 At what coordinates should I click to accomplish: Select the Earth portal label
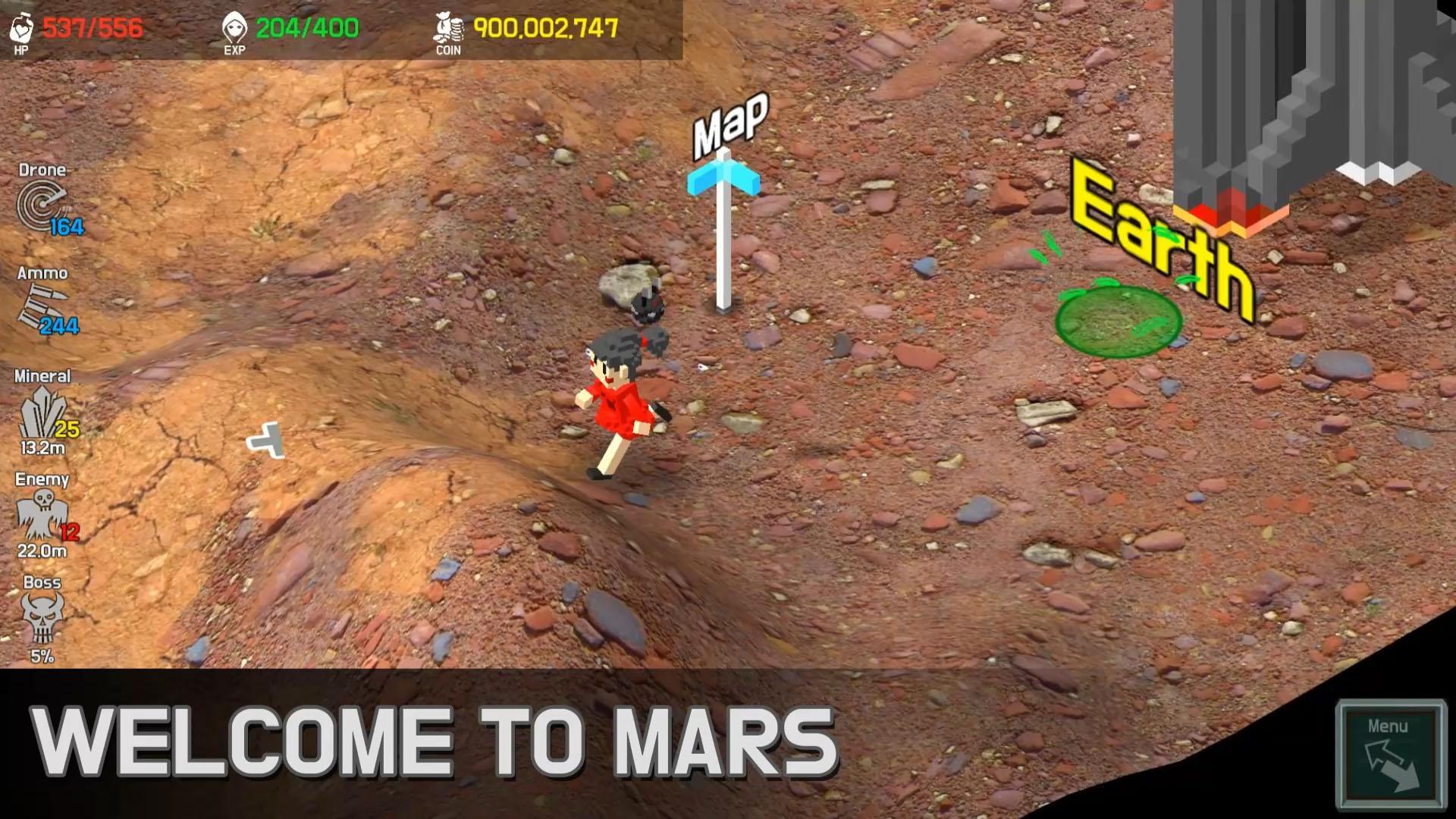pyautogui.click(x=1162, y=235)
